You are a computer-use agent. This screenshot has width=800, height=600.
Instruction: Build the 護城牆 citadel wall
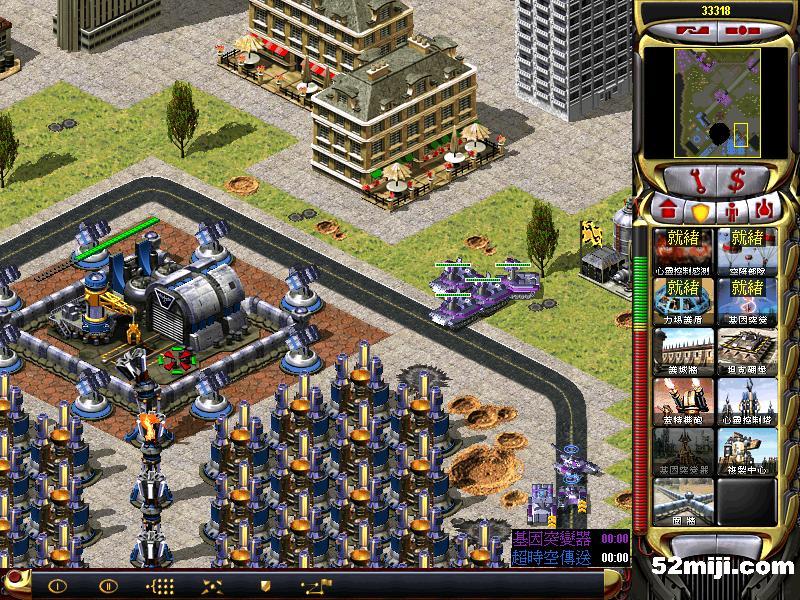(684, 350)
